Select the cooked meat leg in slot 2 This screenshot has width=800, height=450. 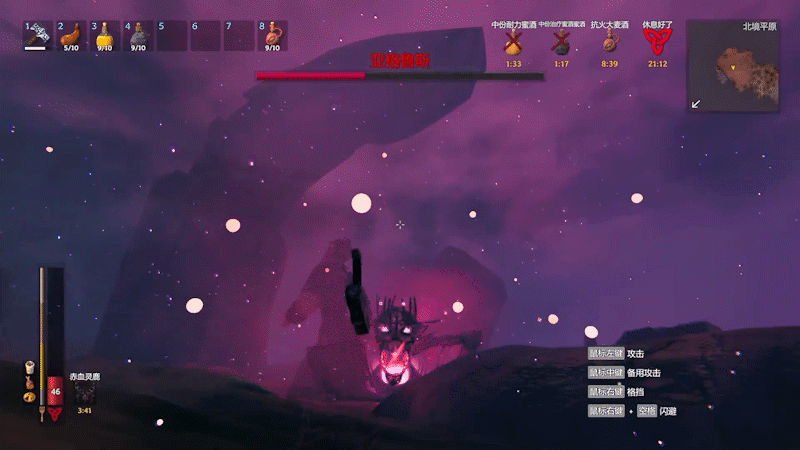pyautogui.click(x=71, y=35)
